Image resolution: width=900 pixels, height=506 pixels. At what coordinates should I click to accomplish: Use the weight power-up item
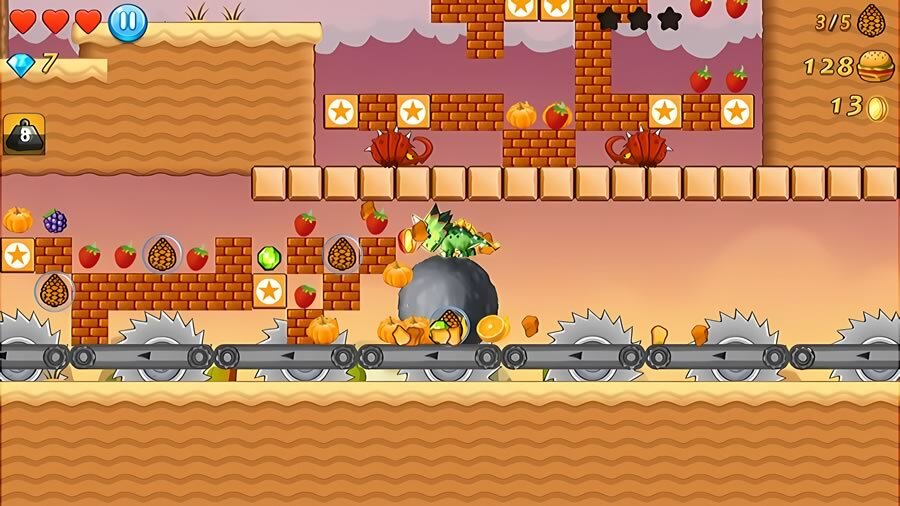[x=24, y=134]
